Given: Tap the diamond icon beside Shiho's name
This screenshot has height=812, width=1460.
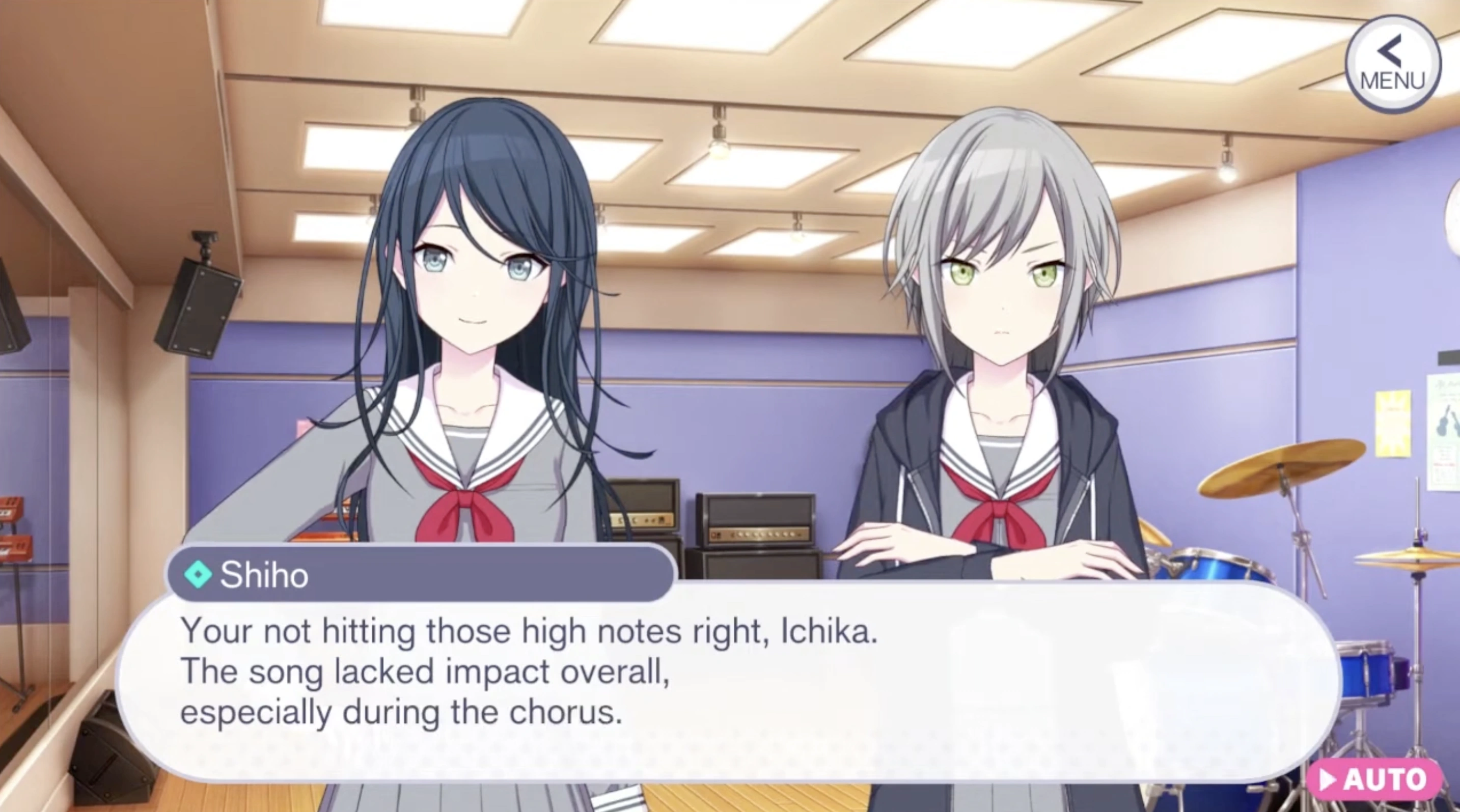Looking at the screenshot, I should (200, 574).
